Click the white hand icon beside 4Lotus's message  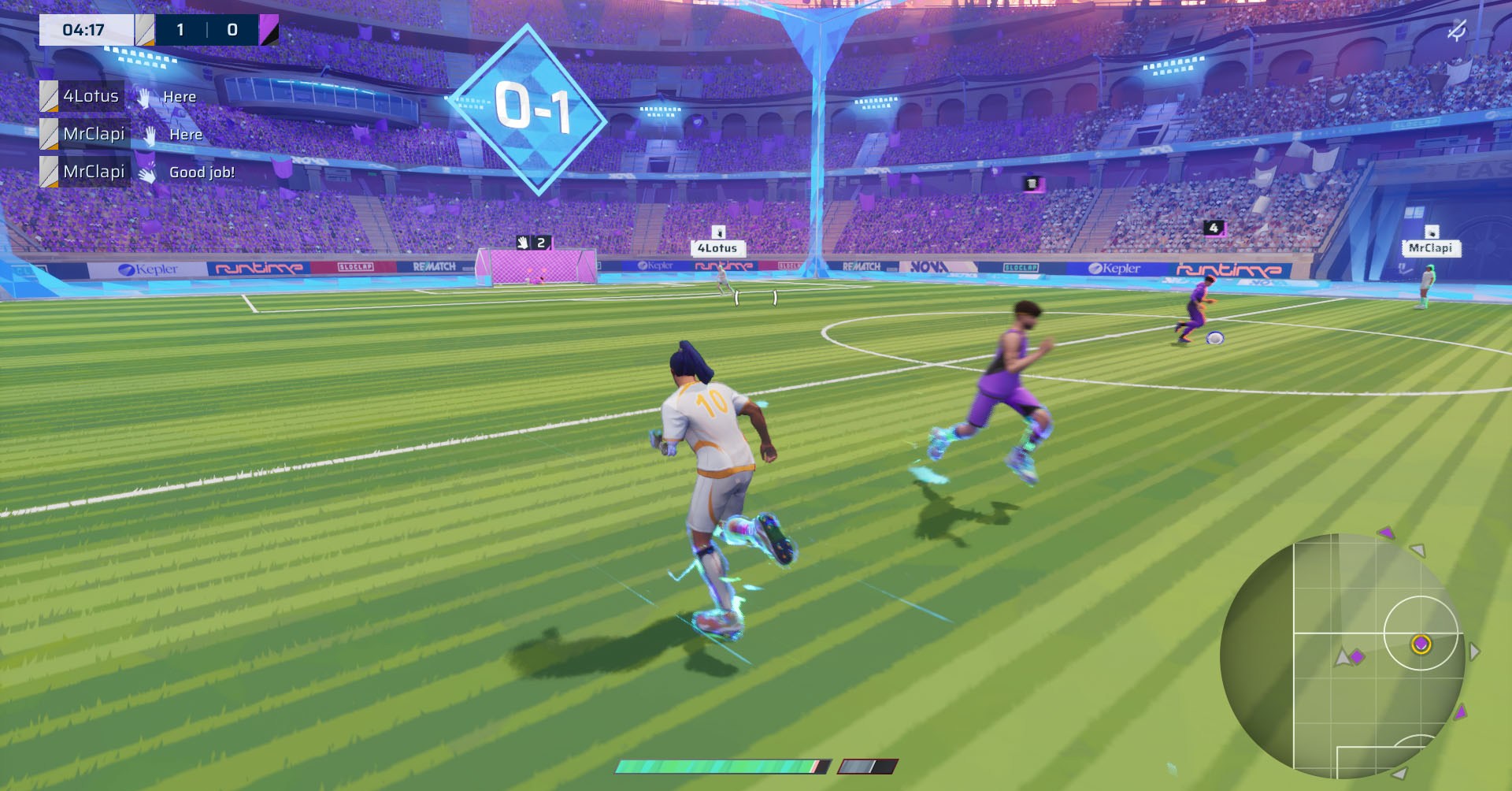click(x=144, y=96)
